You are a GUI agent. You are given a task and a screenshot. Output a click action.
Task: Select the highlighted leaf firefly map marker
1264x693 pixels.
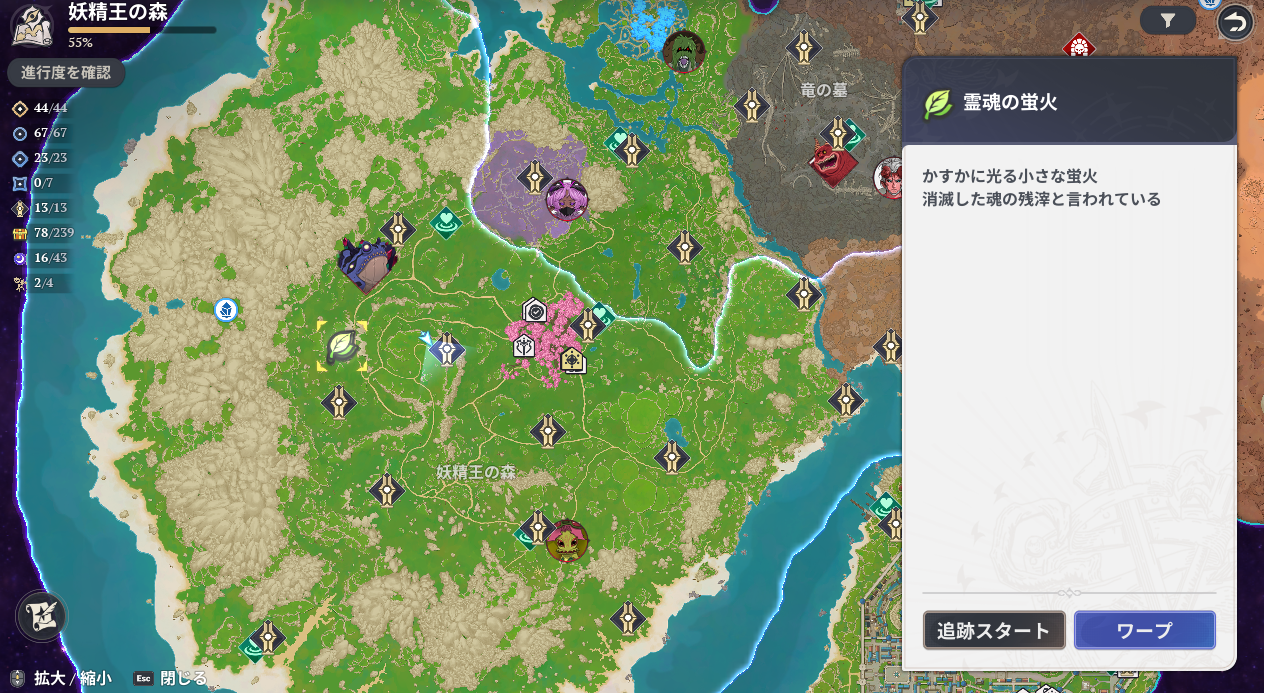coord(342,346)
